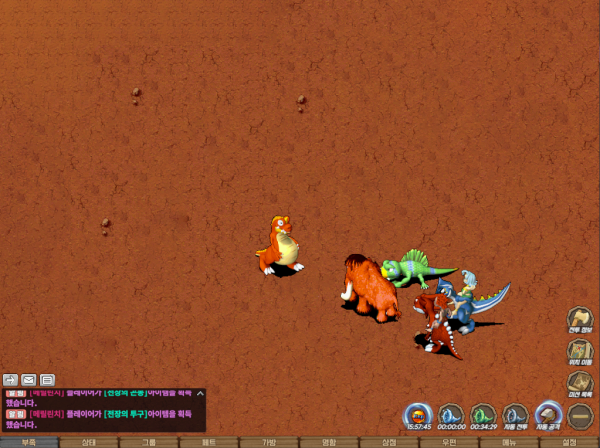Select the green pet timer icon
600x448 pixels.
(483, 414)
